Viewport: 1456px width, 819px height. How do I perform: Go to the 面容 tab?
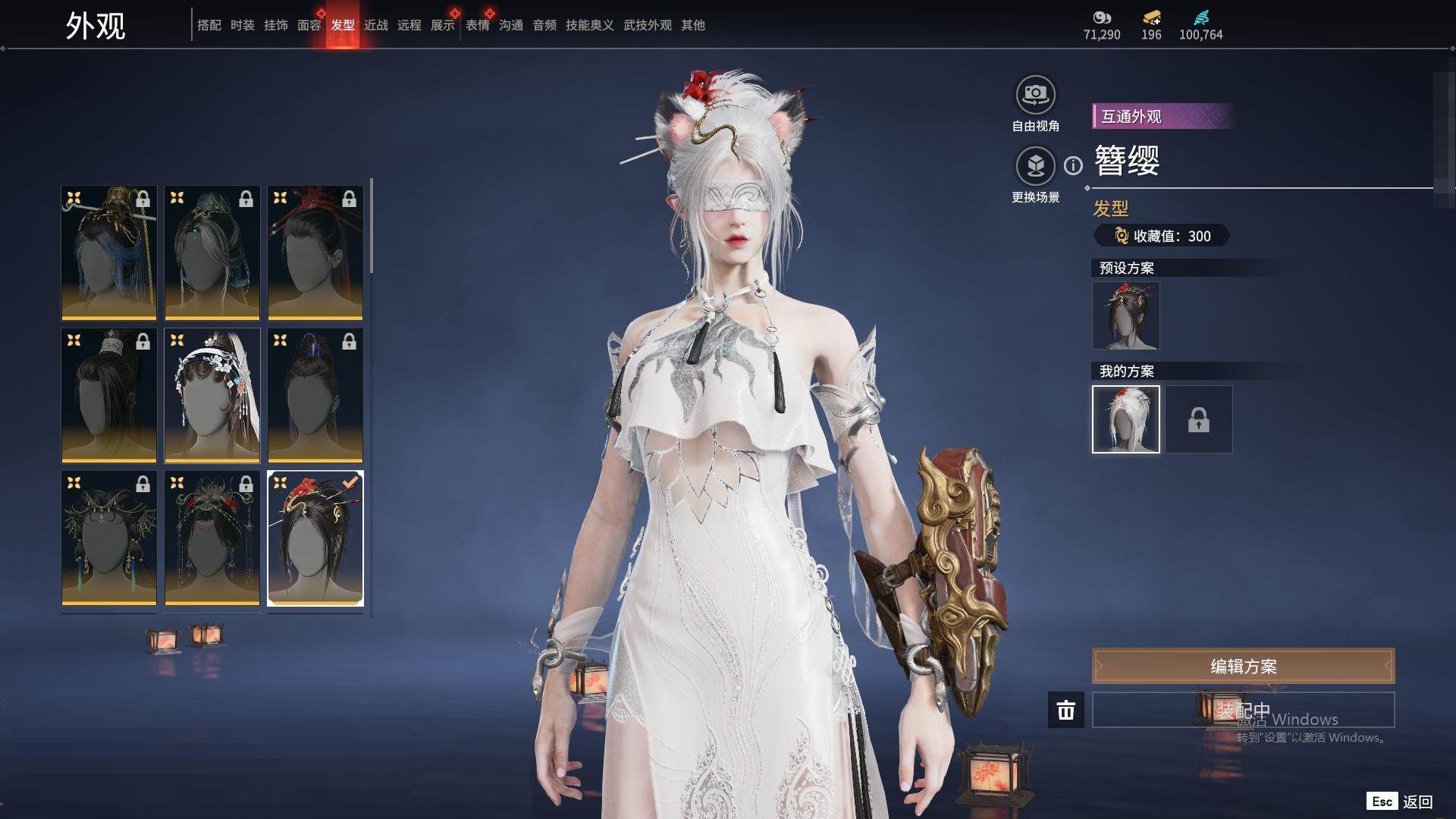pyautogui.click(x=309, y=25)
